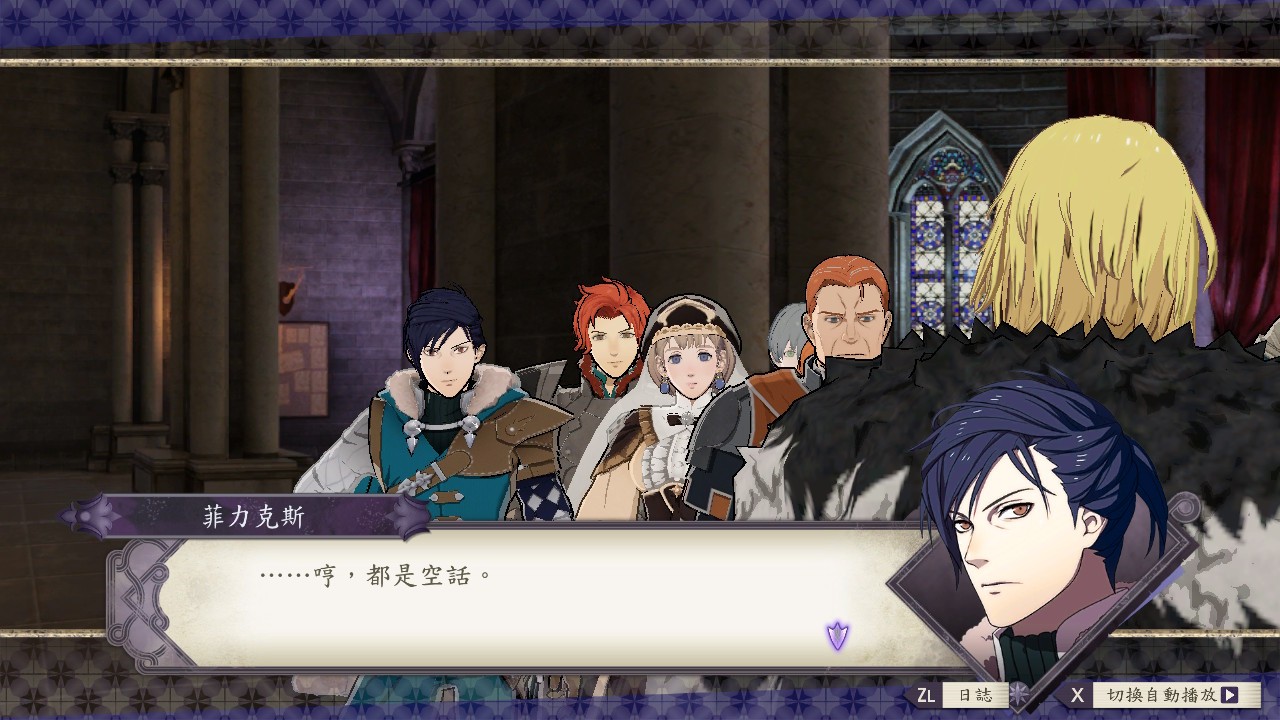Image resolution: width=1280 pixels, height=720 pixels.
Task: Advance dialogue with the purple arrow indicator
Action: (x=837, y=634)
